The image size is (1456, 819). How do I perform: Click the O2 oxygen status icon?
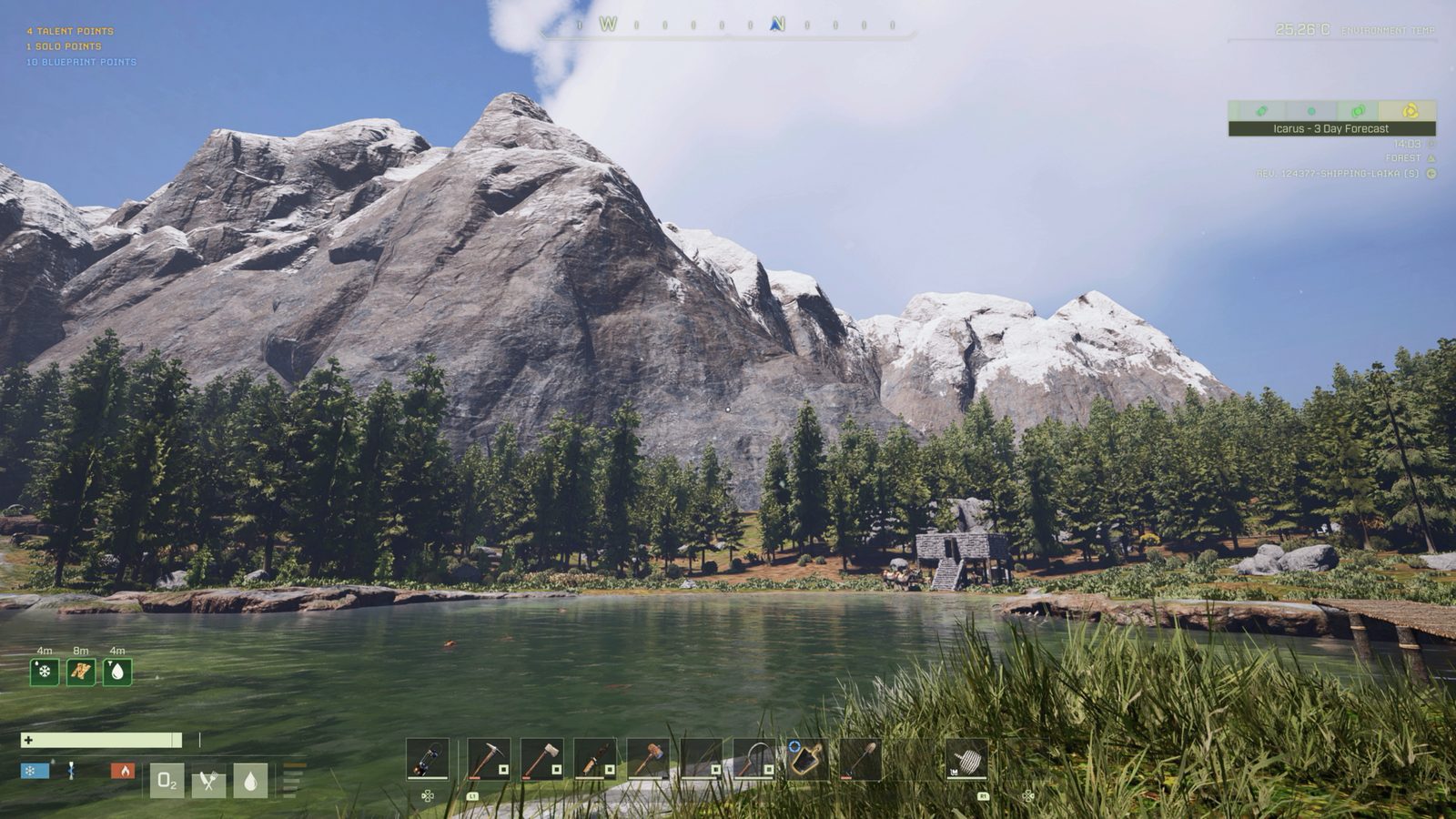(167, 781)
